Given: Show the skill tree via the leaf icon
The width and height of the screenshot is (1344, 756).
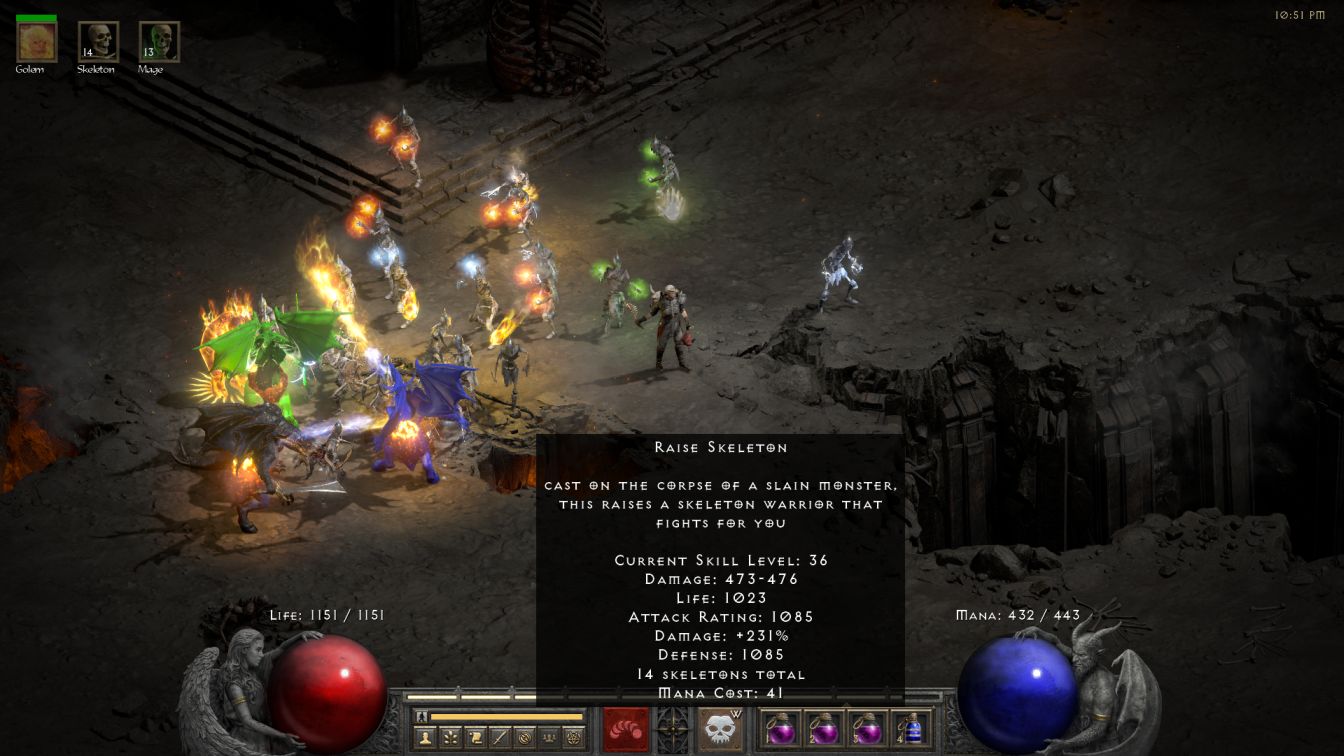Looking at the screenshot, I should [x=449, y=738].
